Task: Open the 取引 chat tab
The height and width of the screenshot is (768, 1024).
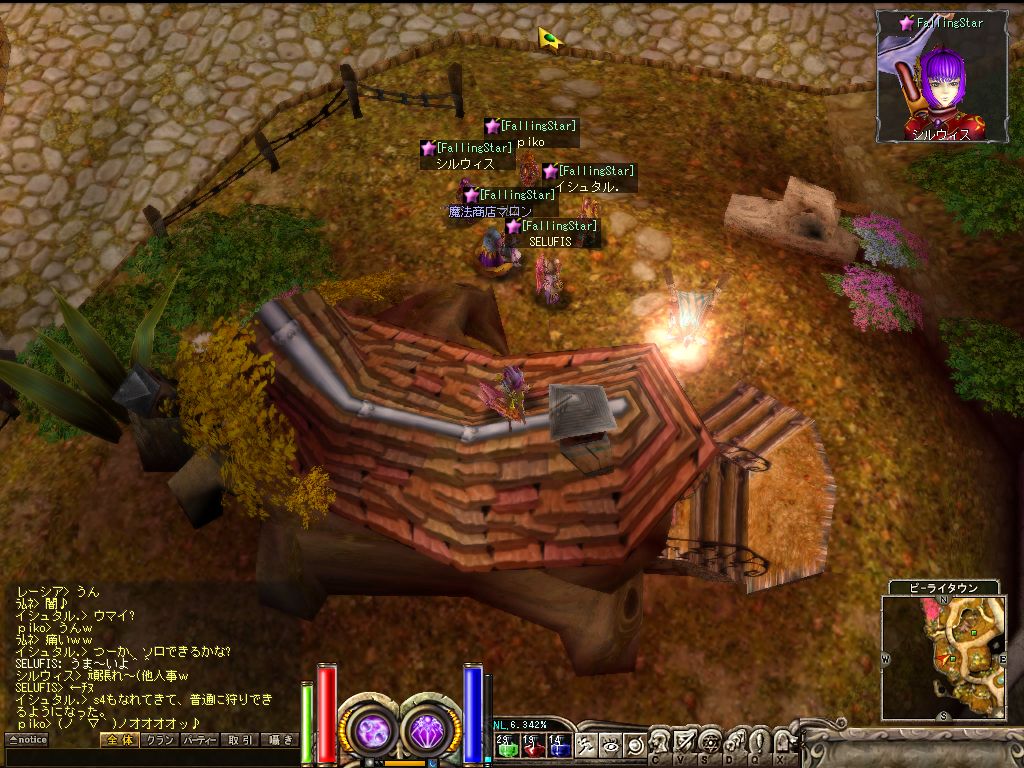Action: 240,740
